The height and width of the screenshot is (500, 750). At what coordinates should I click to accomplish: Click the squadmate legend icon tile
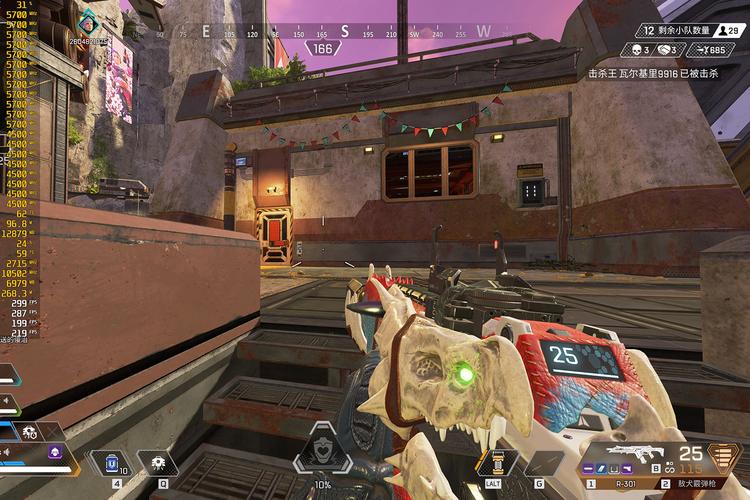tap(30, 433)
